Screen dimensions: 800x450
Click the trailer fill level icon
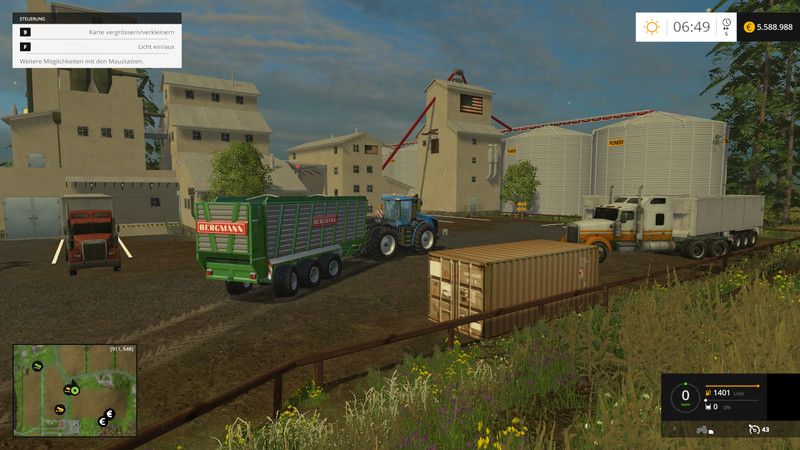pyautogui.click(x=708, y=407)
